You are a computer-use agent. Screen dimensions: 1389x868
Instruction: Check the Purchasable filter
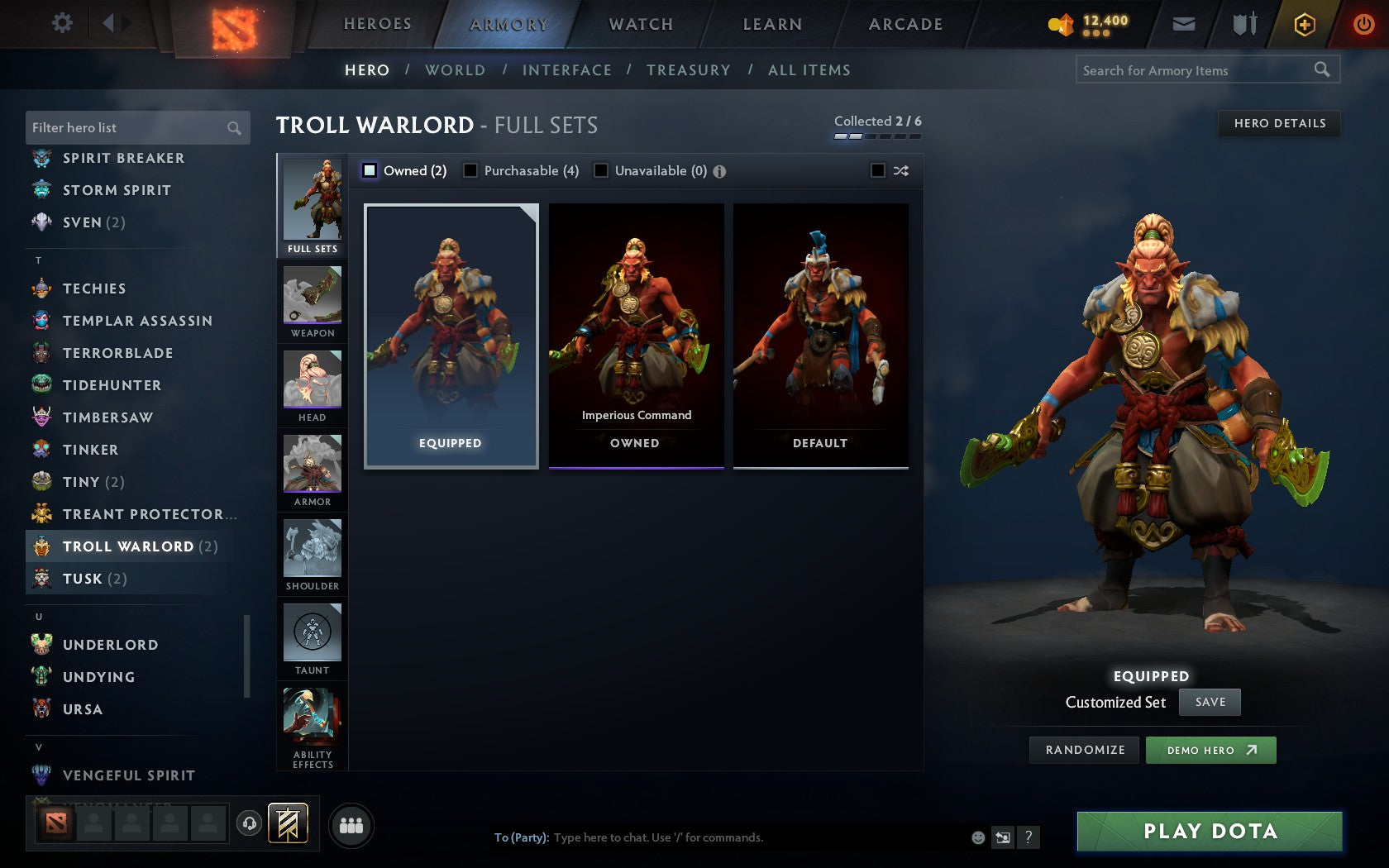point(471,170)
